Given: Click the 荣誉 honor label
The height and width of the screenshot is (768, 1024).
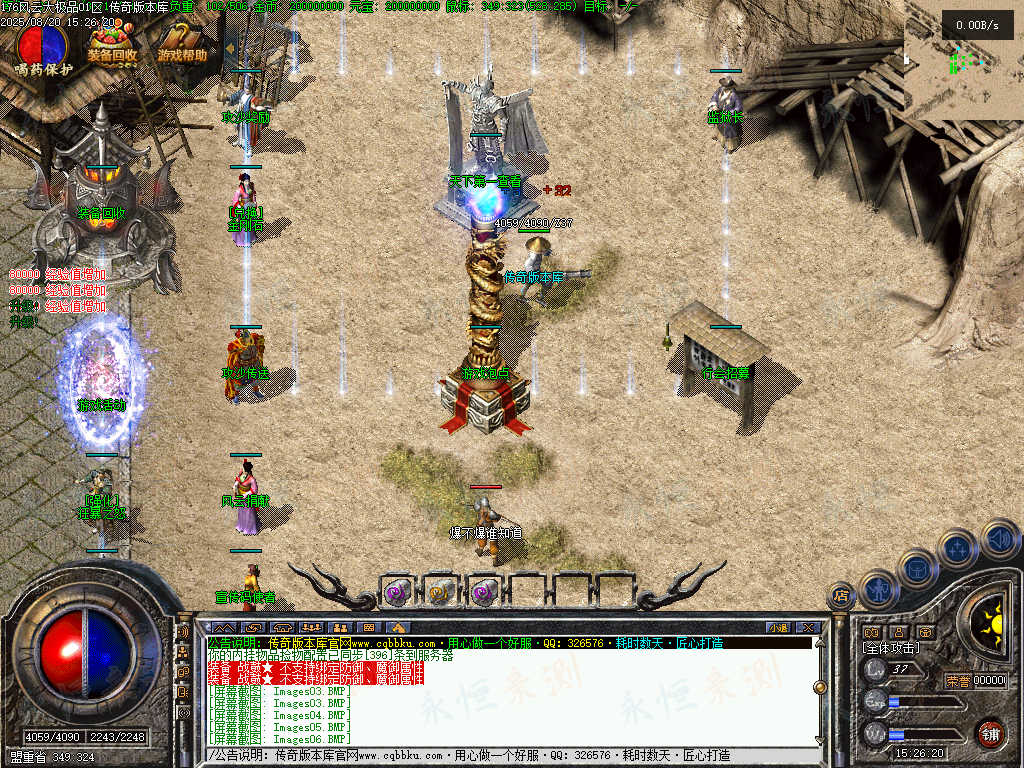Looking at the screenshot, I should (x=958, y=680).
